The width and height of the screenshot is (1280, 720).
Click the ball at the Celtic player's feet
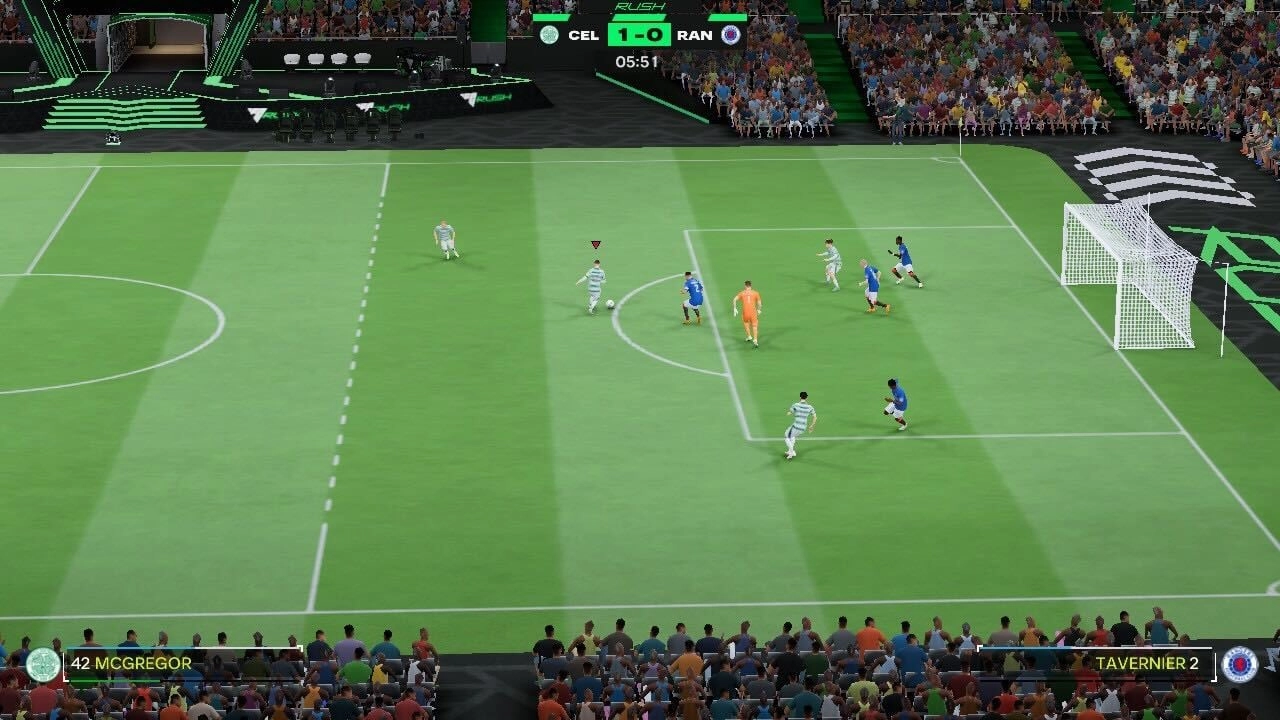coord(608,305)
